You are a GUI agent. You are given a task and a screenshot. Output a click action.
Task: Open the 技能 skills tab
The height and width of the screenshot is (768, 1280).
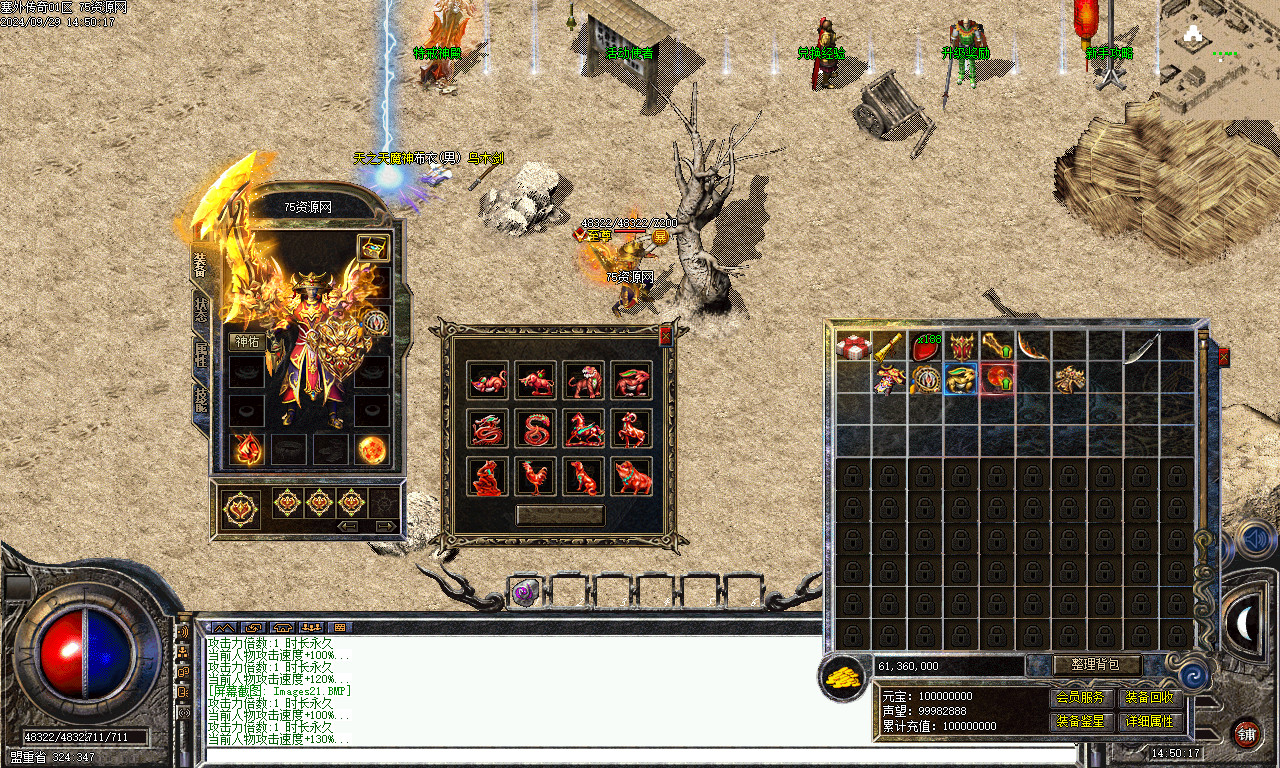tap(201, 398)
